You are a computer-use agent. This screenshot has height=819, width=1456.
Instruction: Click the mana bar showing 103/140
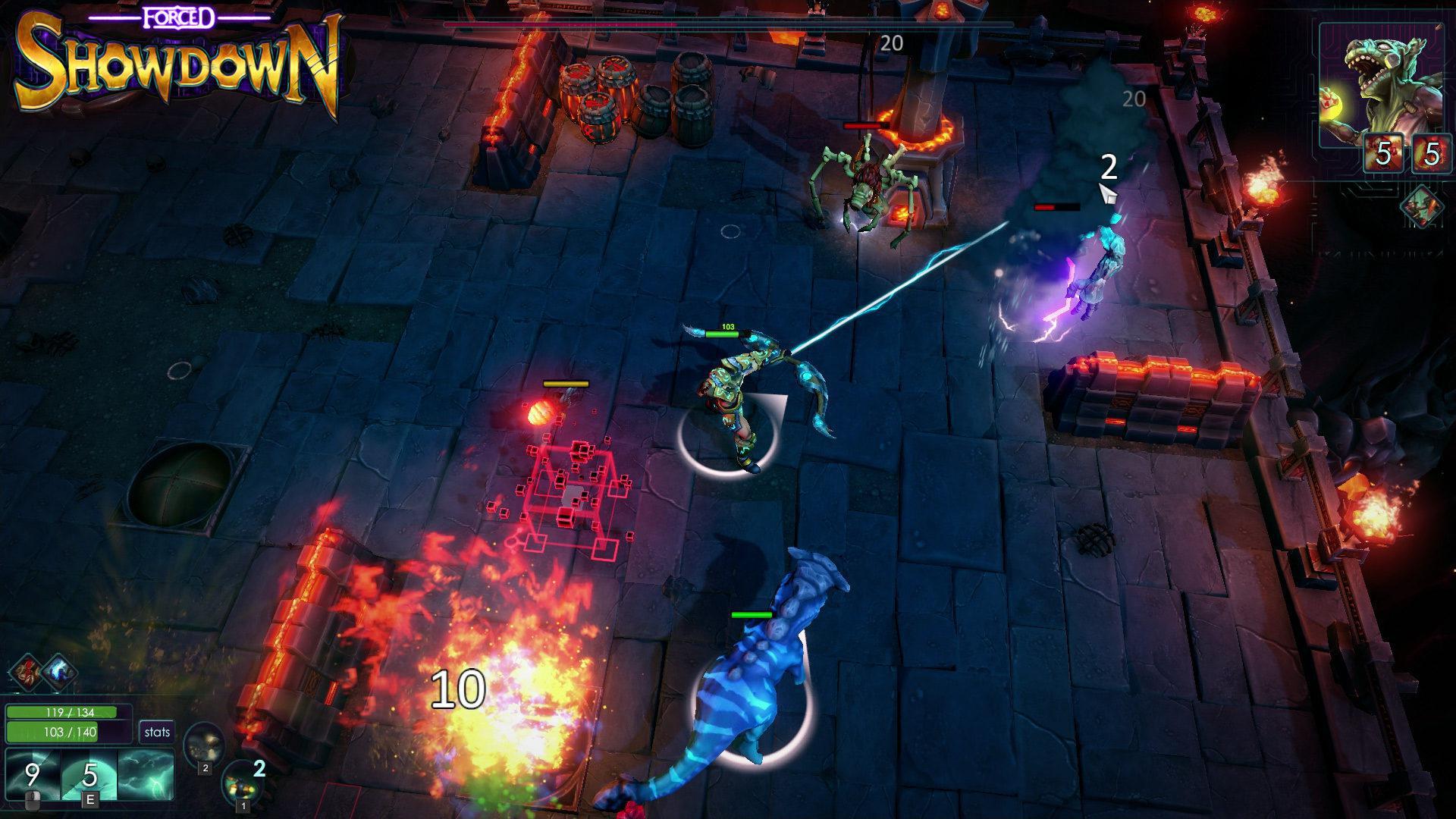click(70, 733)
